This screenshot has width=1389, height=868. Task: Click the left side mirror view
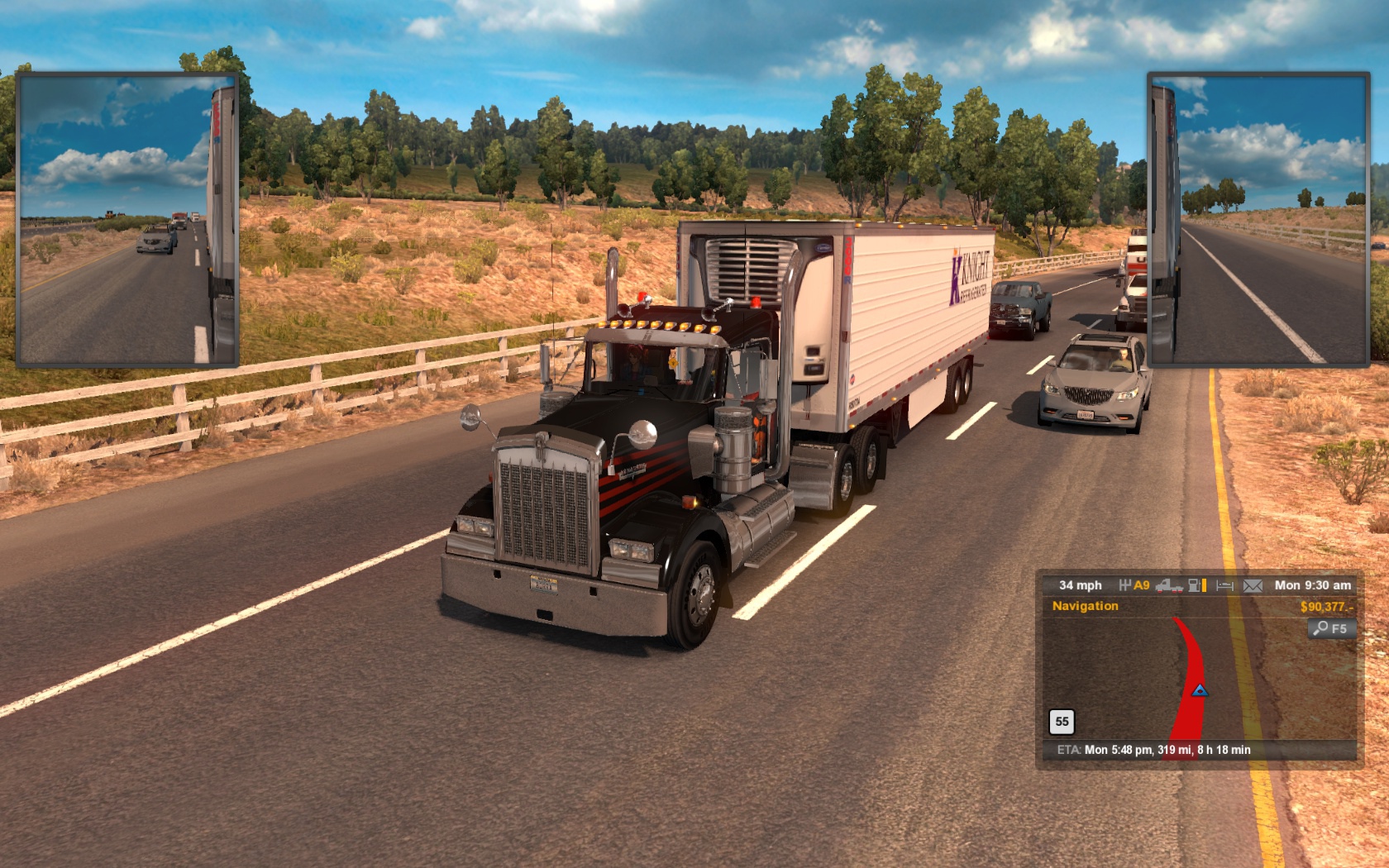127,219
